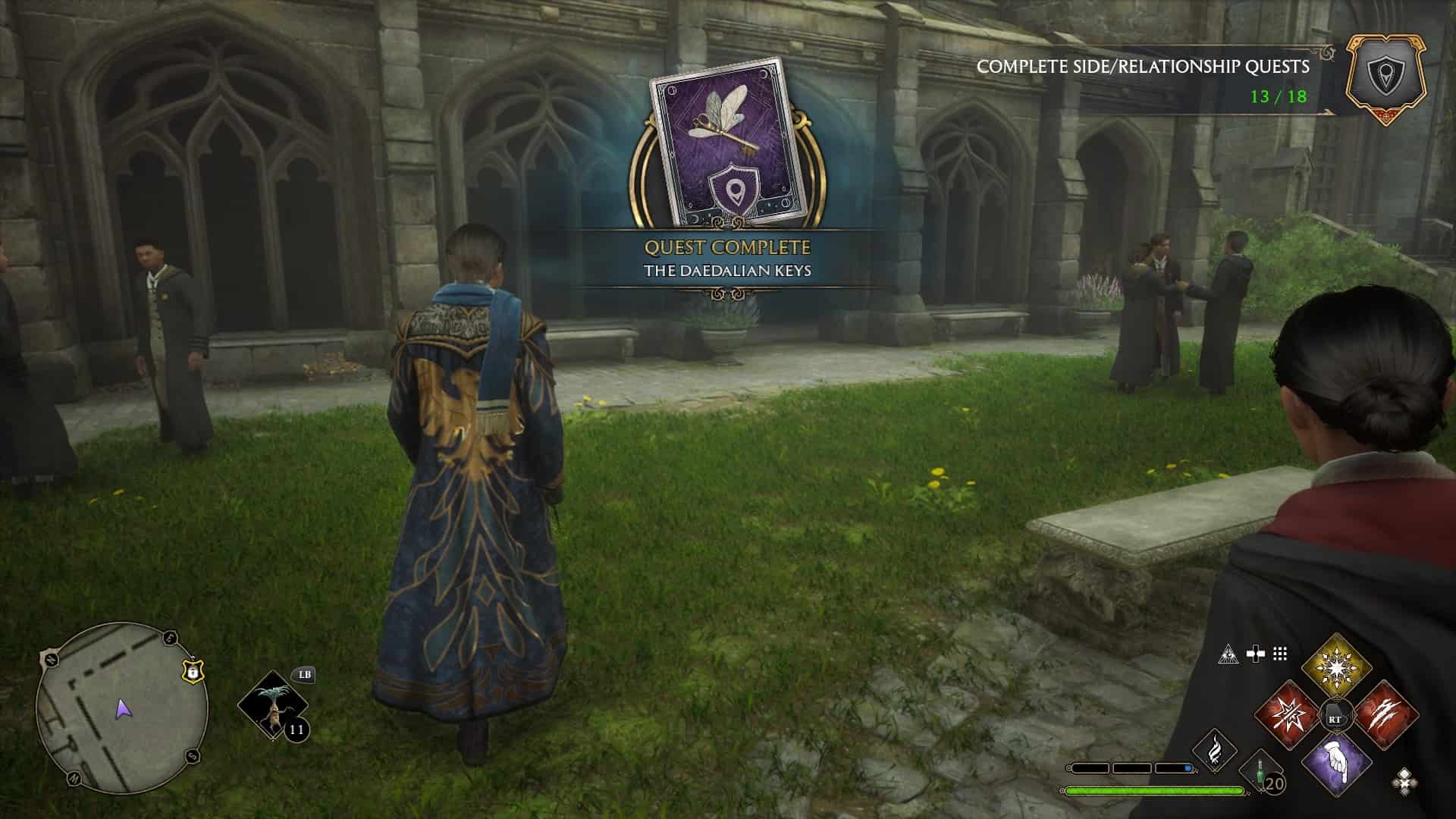Viewport: 1456px width, 819px height.
Task: Click the green health bar
Action: tap(1154, 792)
